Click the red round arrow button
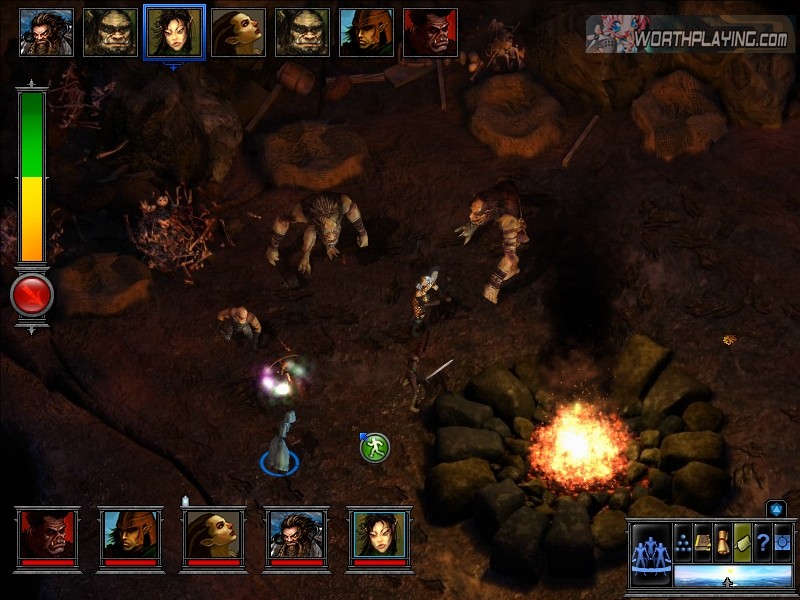The height and width of the screenshot is (600, 800). [x=31, y=295]
